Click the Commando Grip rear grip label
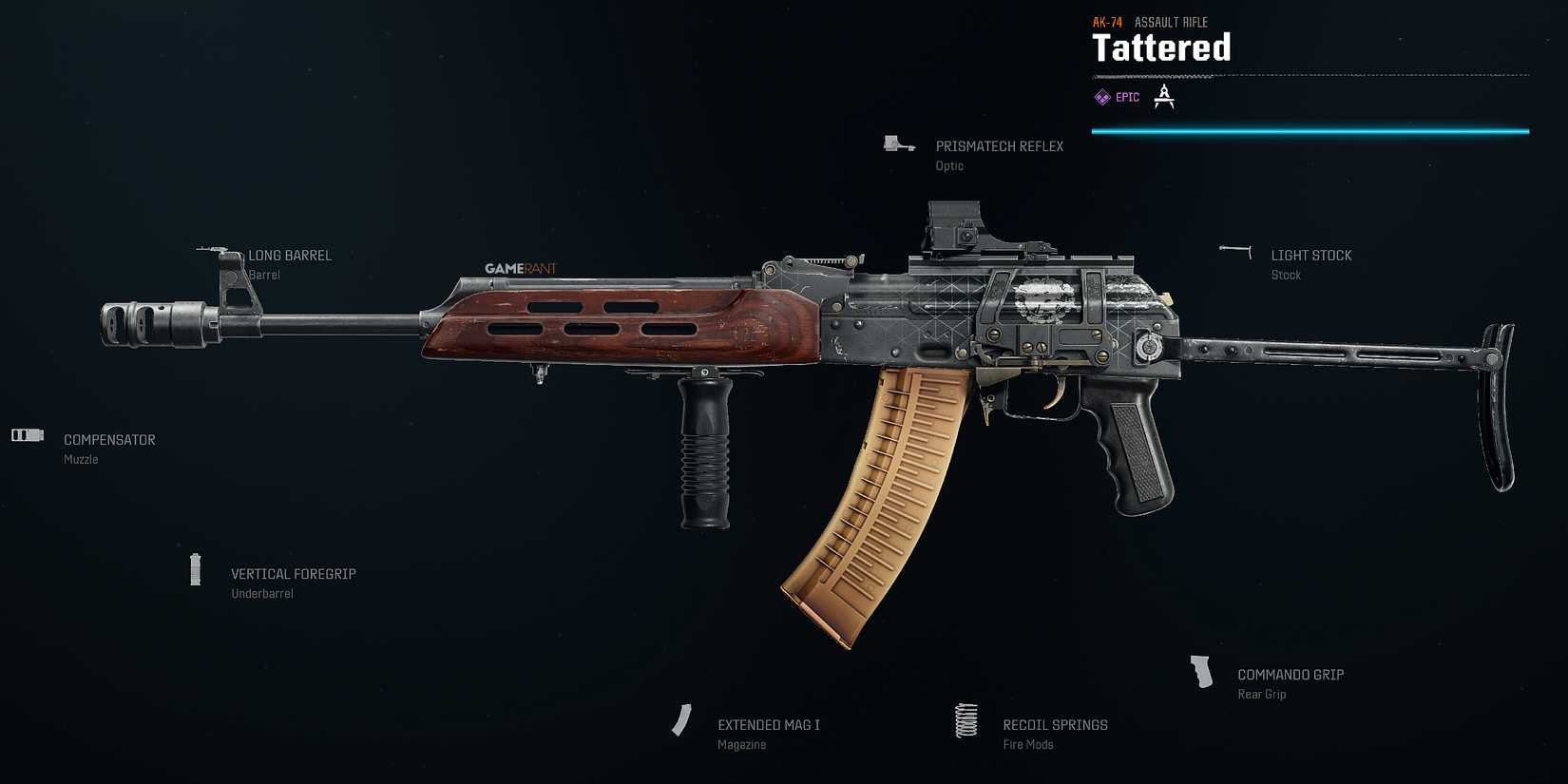This screenshot has height=784, width=1568. click(1291, 674)
